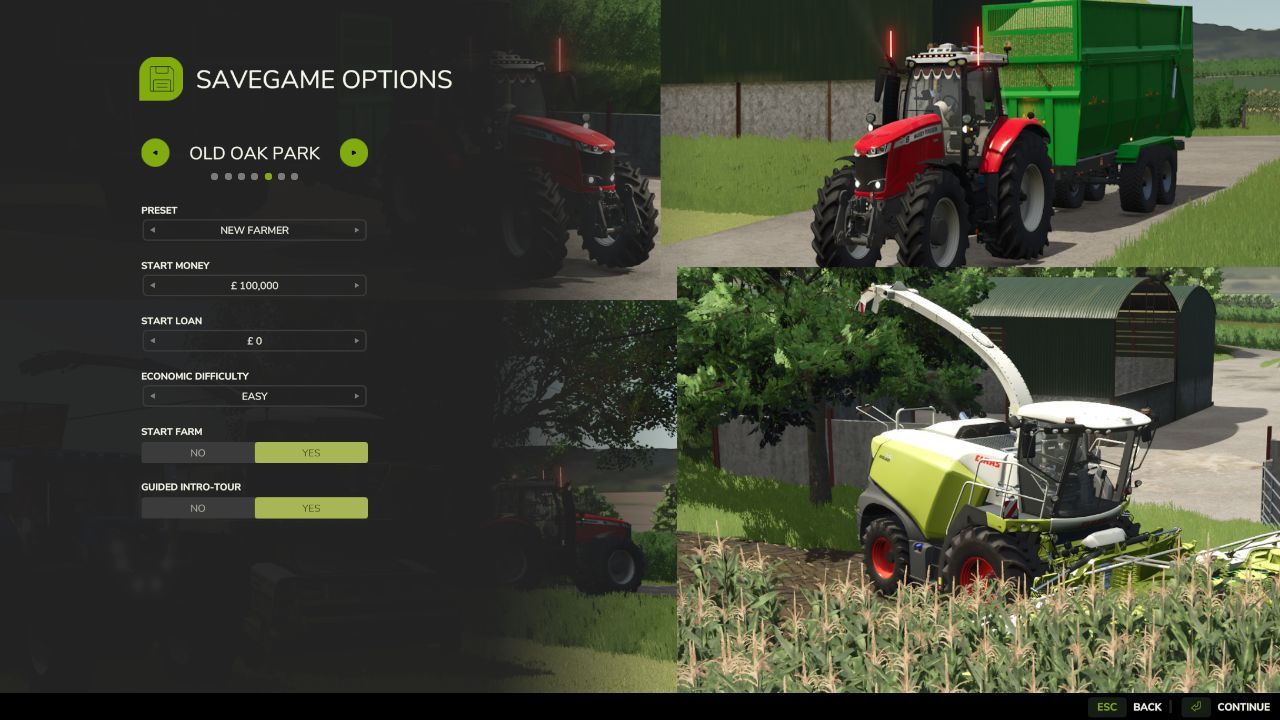Confirm START FARM by clicking YES

pos(311,452)
